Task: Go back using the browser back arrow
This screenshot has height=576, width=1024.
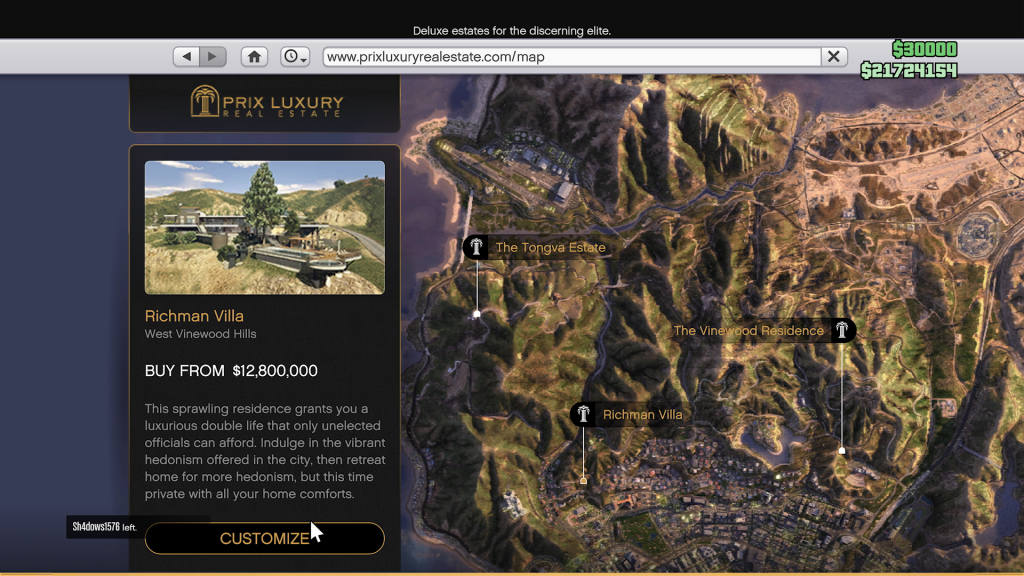Action: tap(187, 57)
